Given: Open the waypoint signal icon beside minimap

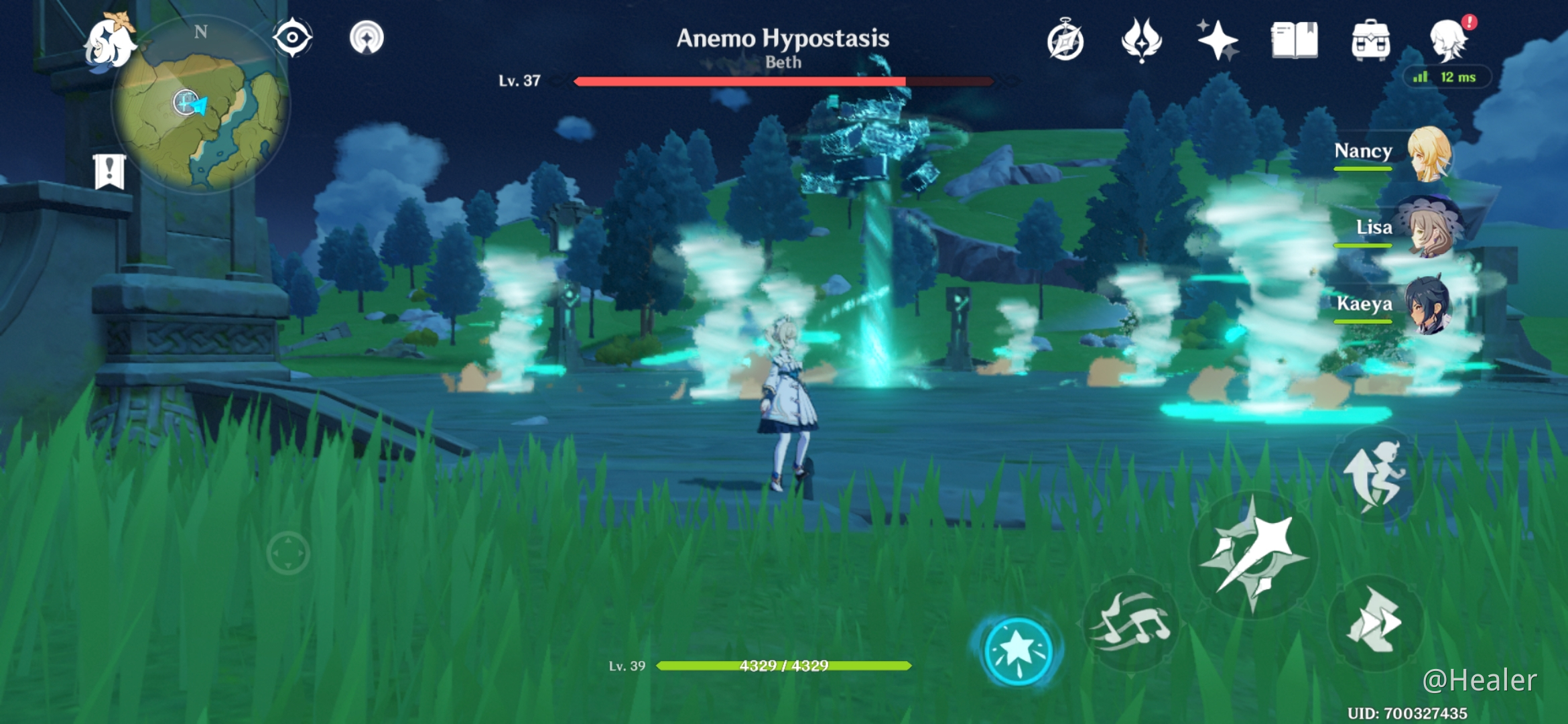Looking at the screenshot, I should tap(367, 38).
